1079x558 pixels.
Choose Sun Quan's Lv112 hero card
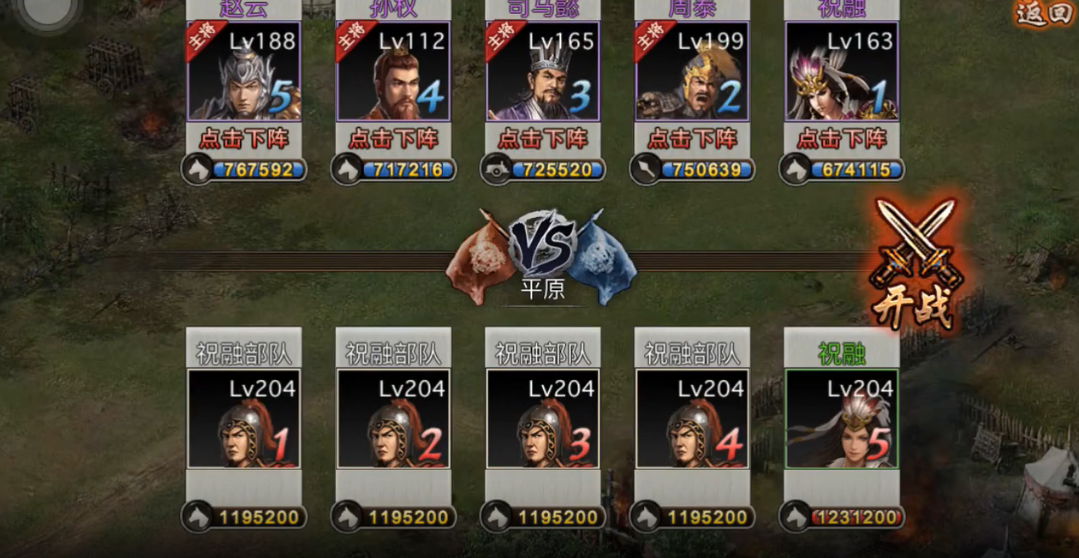tap(393, 72)
